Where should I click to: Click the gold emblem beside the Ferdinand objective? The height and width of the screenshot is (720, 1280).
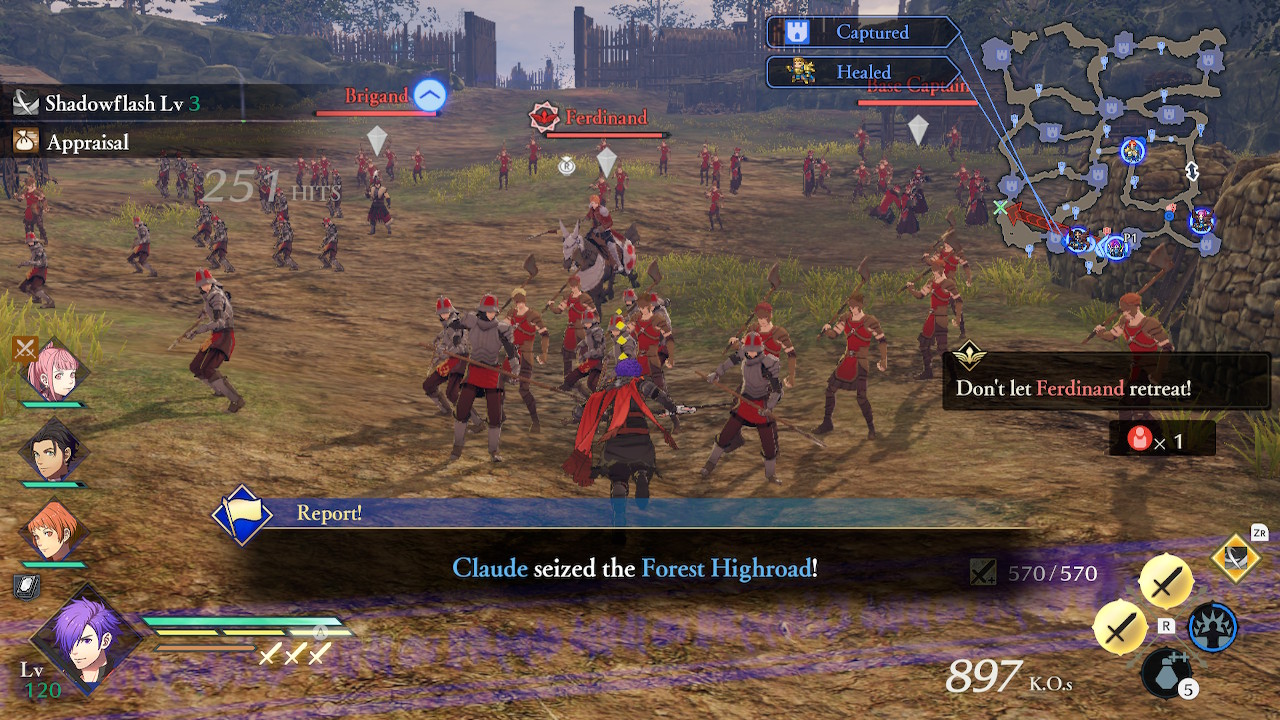coord(968,354)
